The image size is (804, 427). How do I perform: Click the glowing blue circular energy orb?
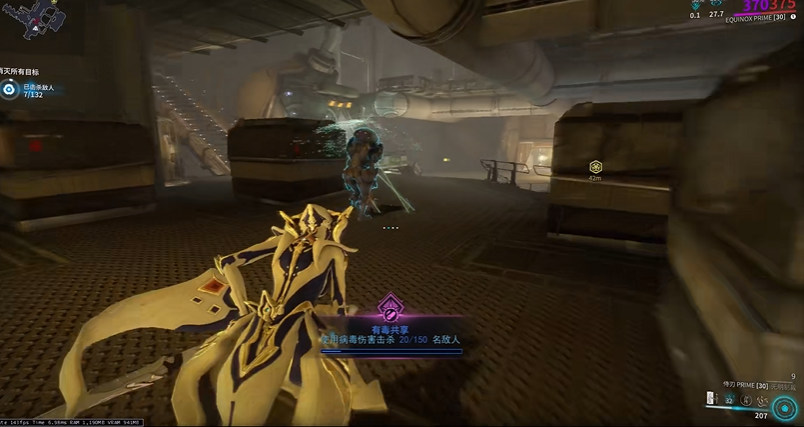786,408
